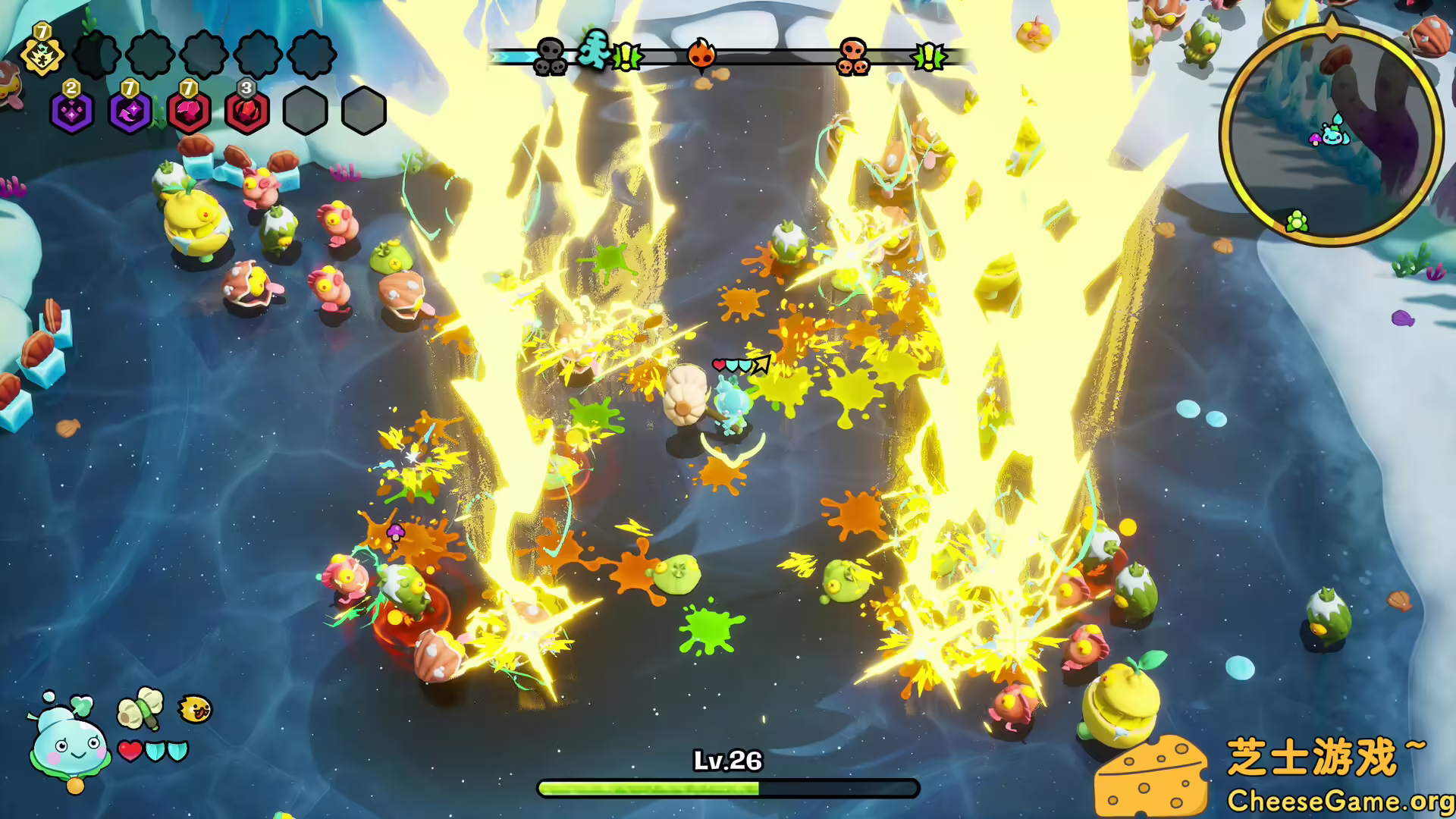Click the red heart health icon
The width and height of the screenshot is (1456, 819).
click(130, 749)
